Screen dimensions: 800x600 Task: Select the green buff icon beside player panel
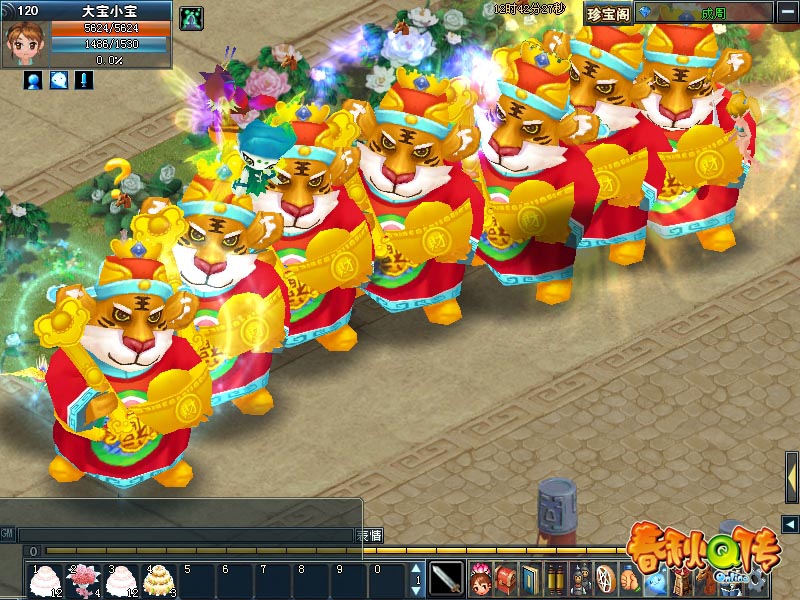pyautogui.click(x=190, y=17)
